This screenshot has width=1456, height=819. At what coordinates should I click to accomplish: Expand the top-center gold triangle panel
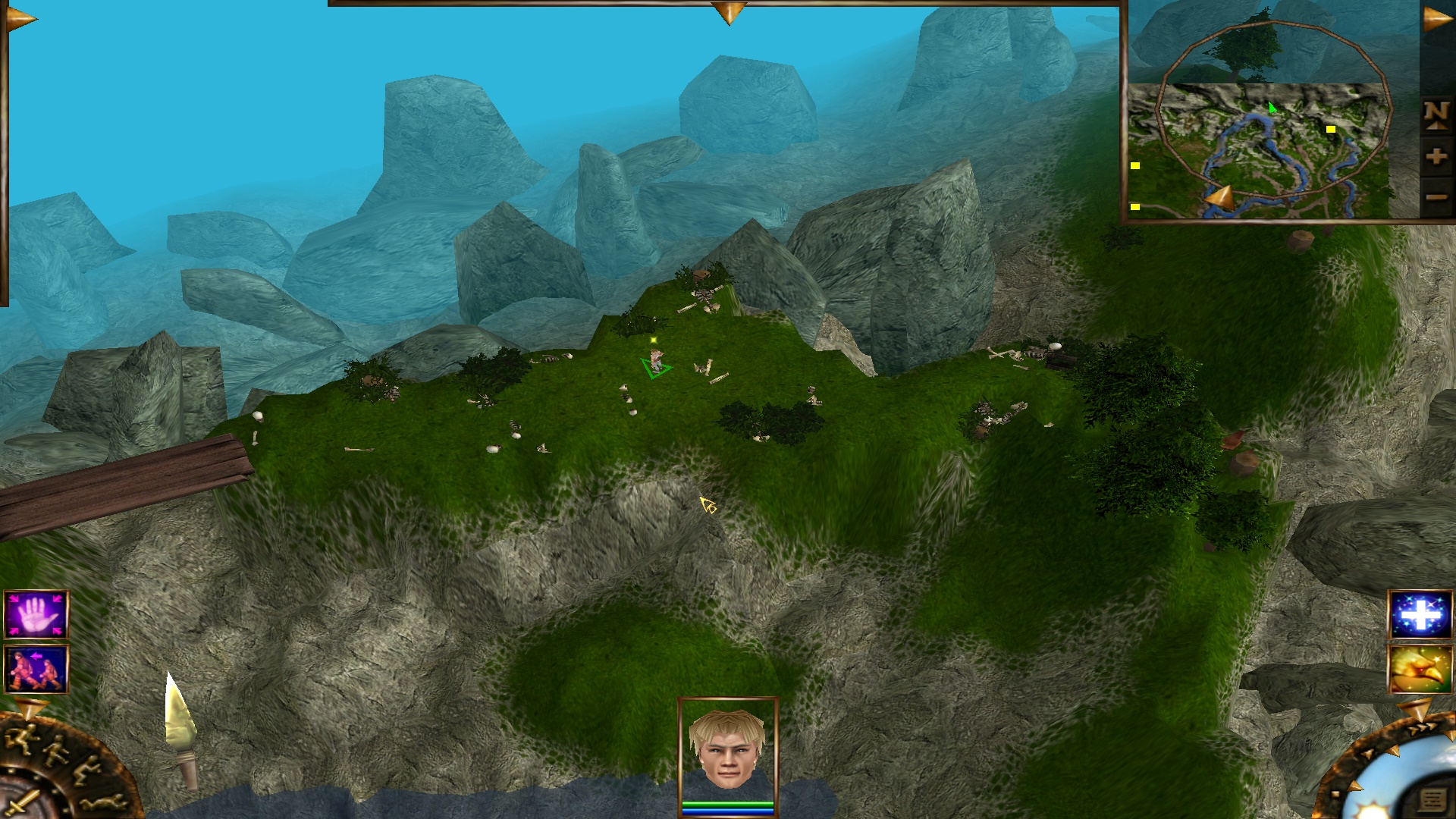pyautogui.click(x=729, y=13)
